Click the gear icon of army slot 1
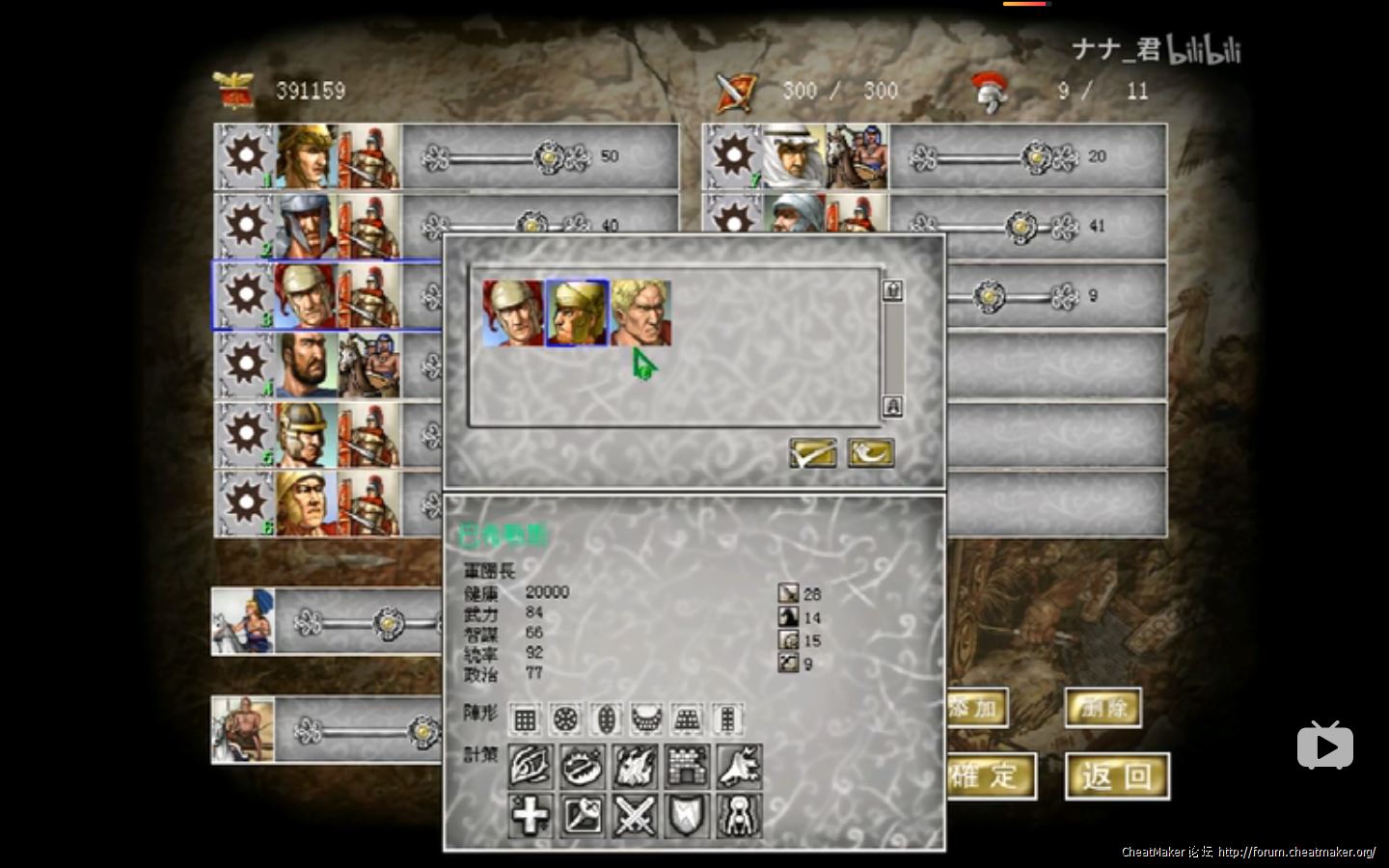This screenshot has height=868, width=1389. coord(246,156)
